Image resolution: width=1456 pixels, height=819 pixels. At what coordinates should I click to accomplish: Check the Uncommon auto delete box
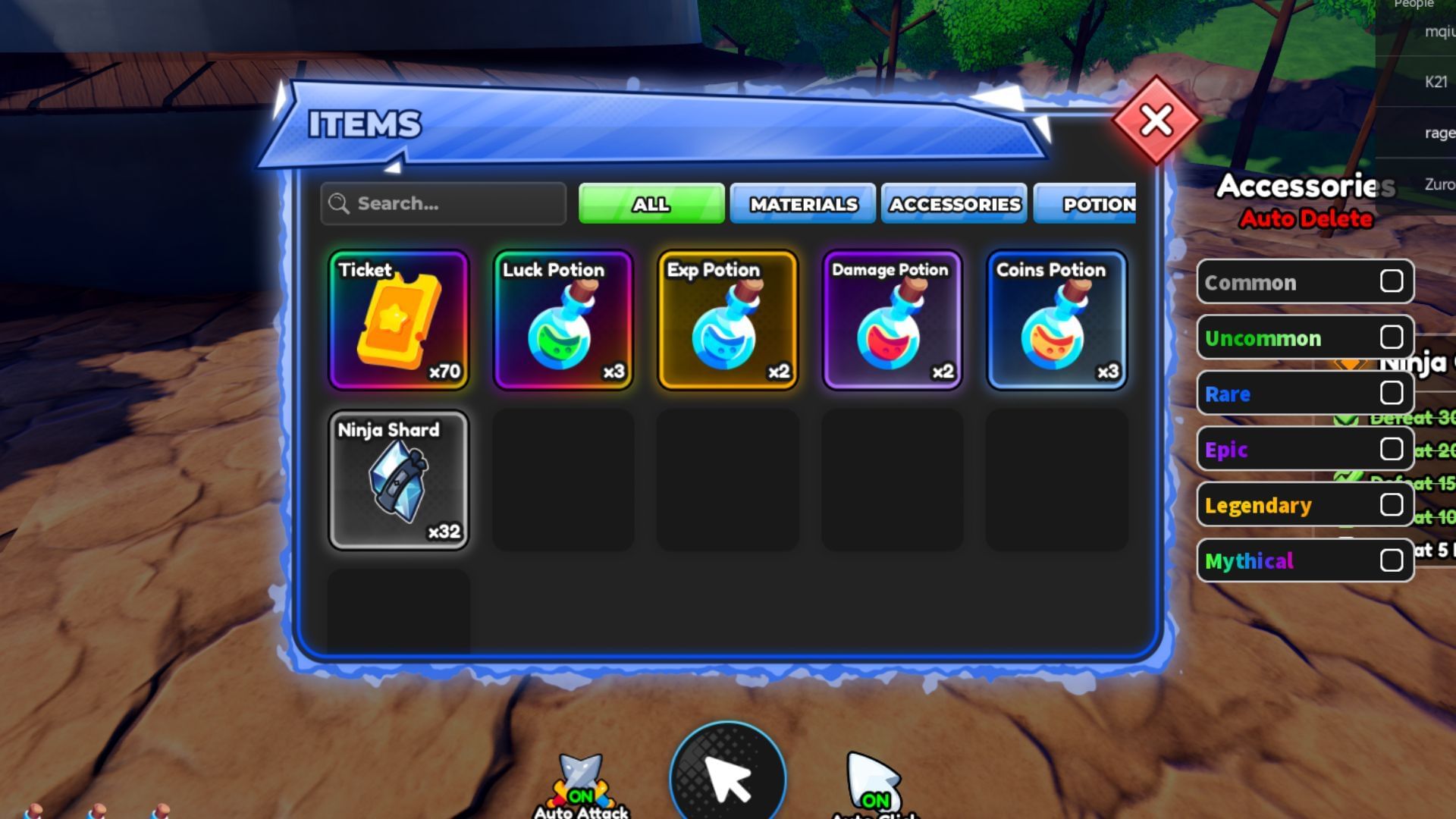click(x=1392, y=337)
